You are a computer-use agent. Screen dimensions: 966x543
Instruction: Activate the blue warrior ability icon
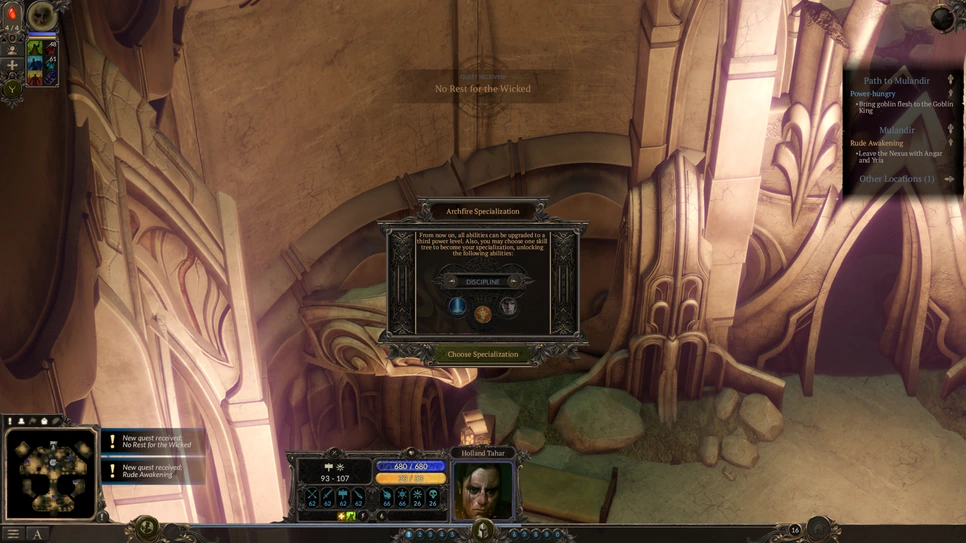[35, 63]
